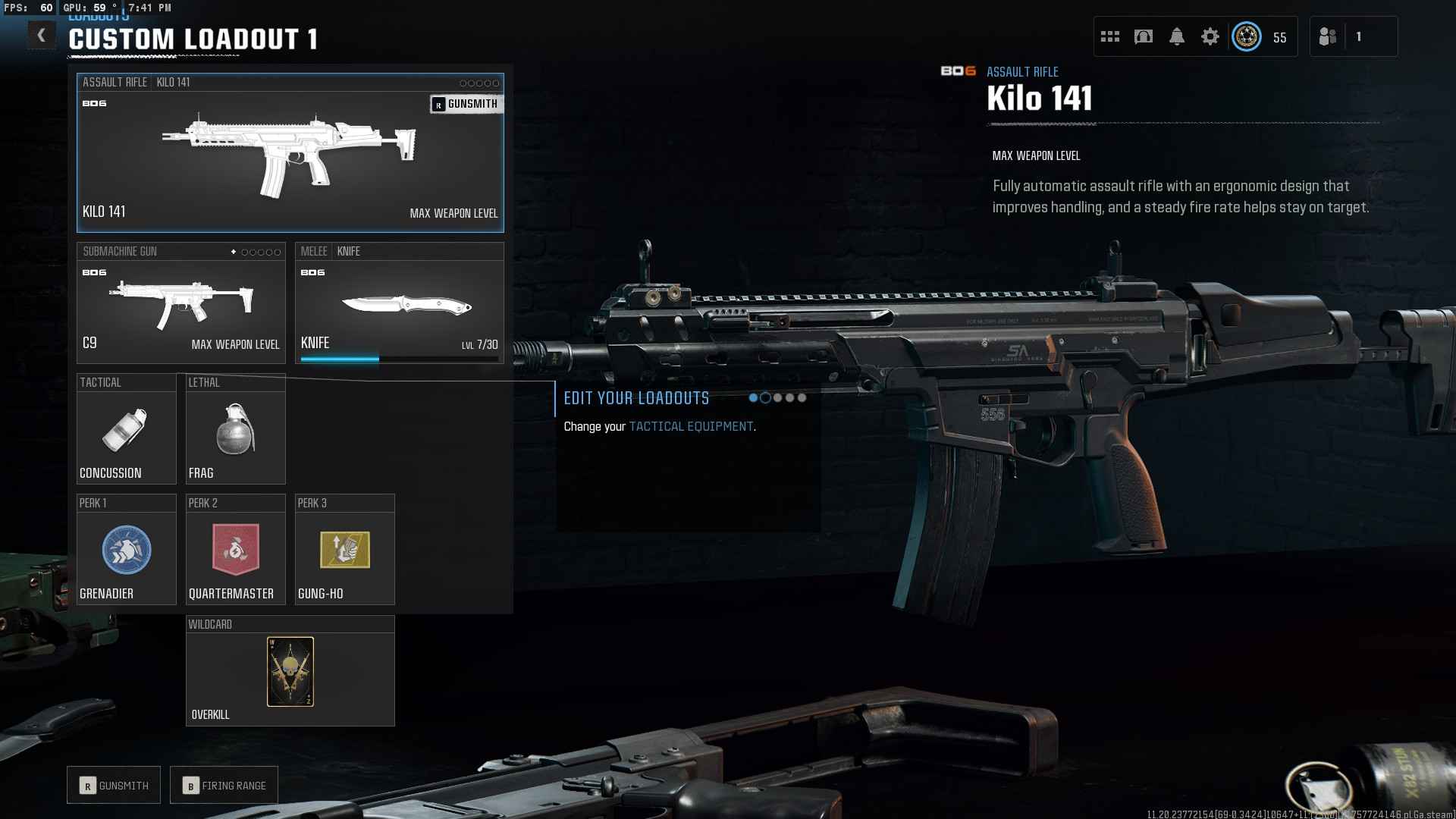This screenshot has height=819, width=1456.
Task: View the player rank emblem profile
Action: [x=1247, y=36]
